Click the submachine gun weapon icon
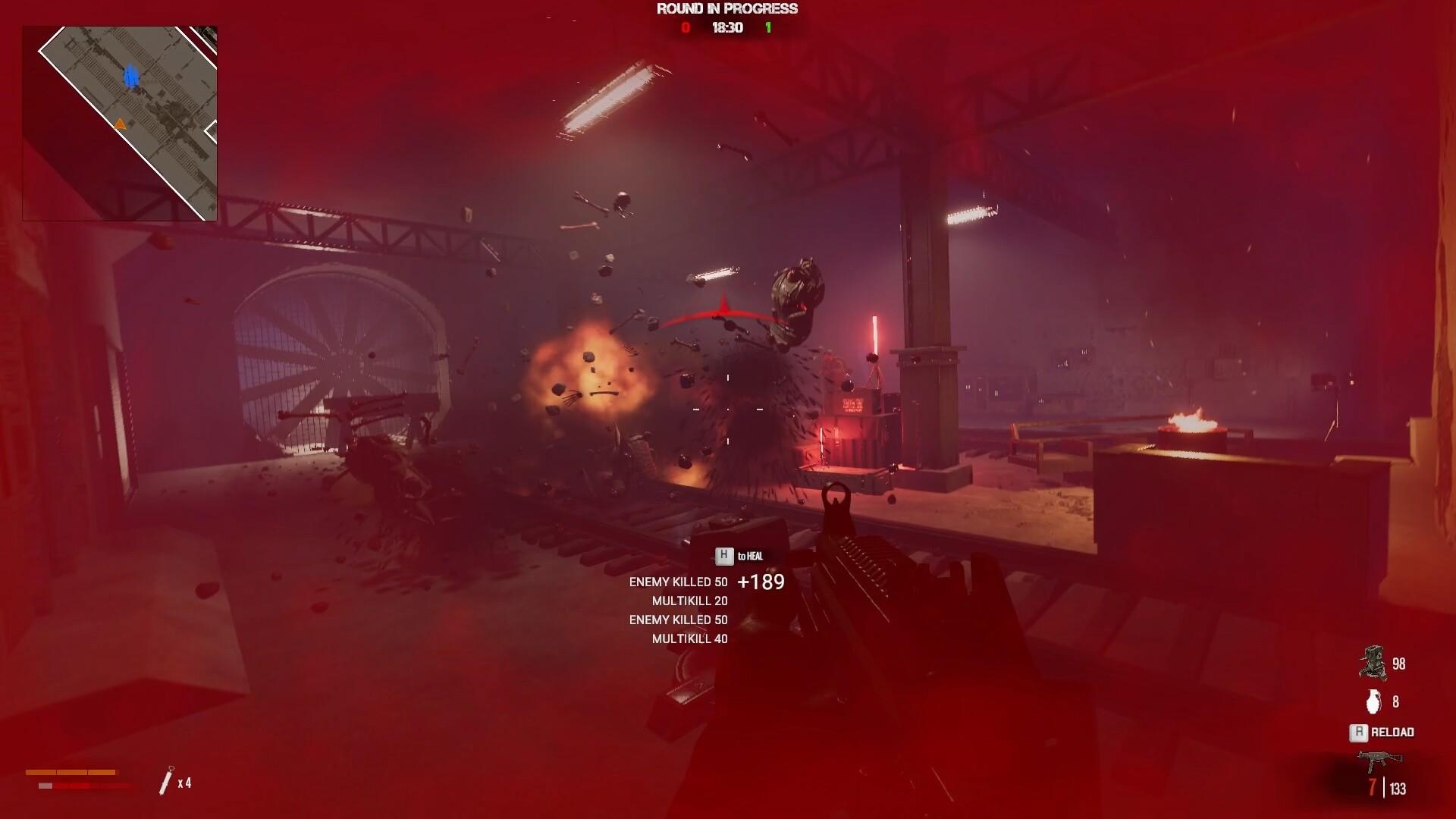 (x=1379, y=758)
